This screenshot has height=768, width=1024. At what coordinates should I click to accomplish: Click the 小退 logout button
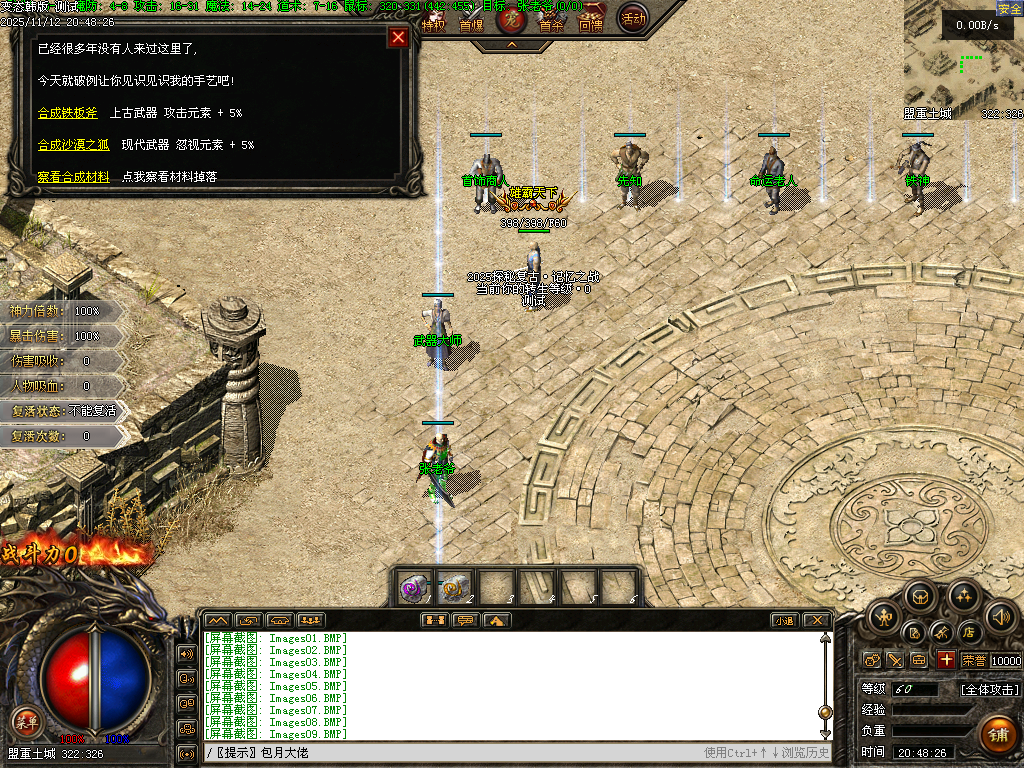[784, 621]
